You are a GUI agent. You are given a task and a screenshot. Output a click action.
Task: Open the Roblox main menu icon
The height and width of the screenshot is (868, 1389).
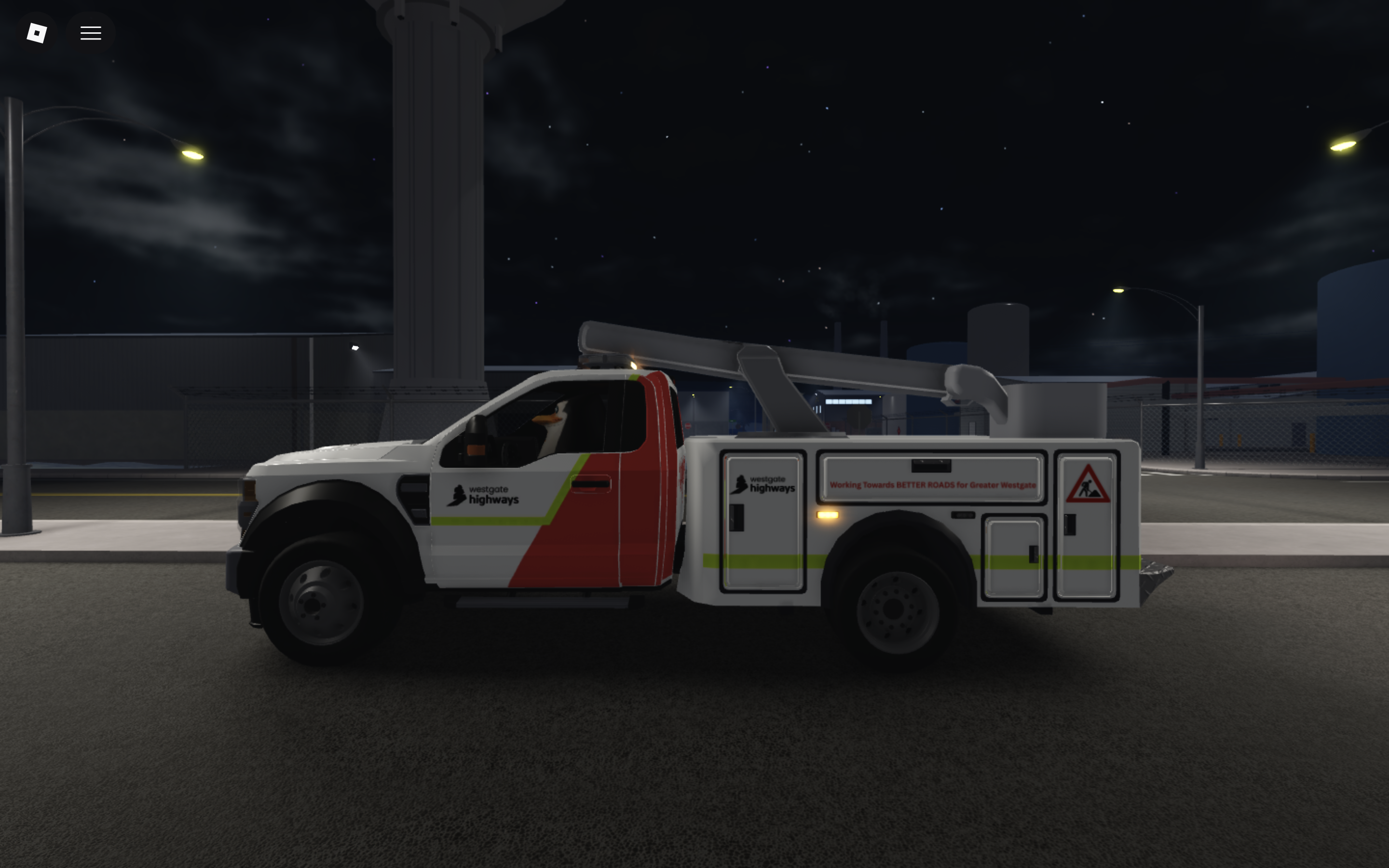pos(36,33)
